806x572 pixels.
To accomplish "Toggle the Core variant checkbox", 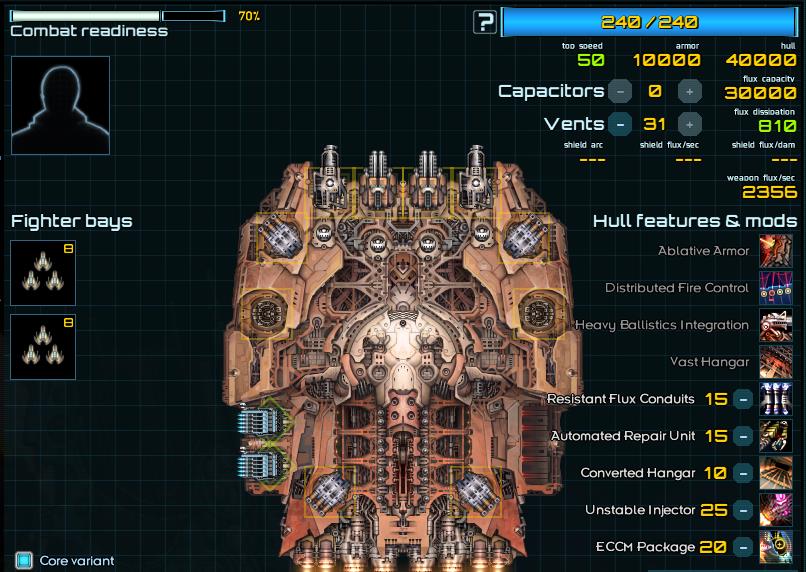I will click(24, 560).
